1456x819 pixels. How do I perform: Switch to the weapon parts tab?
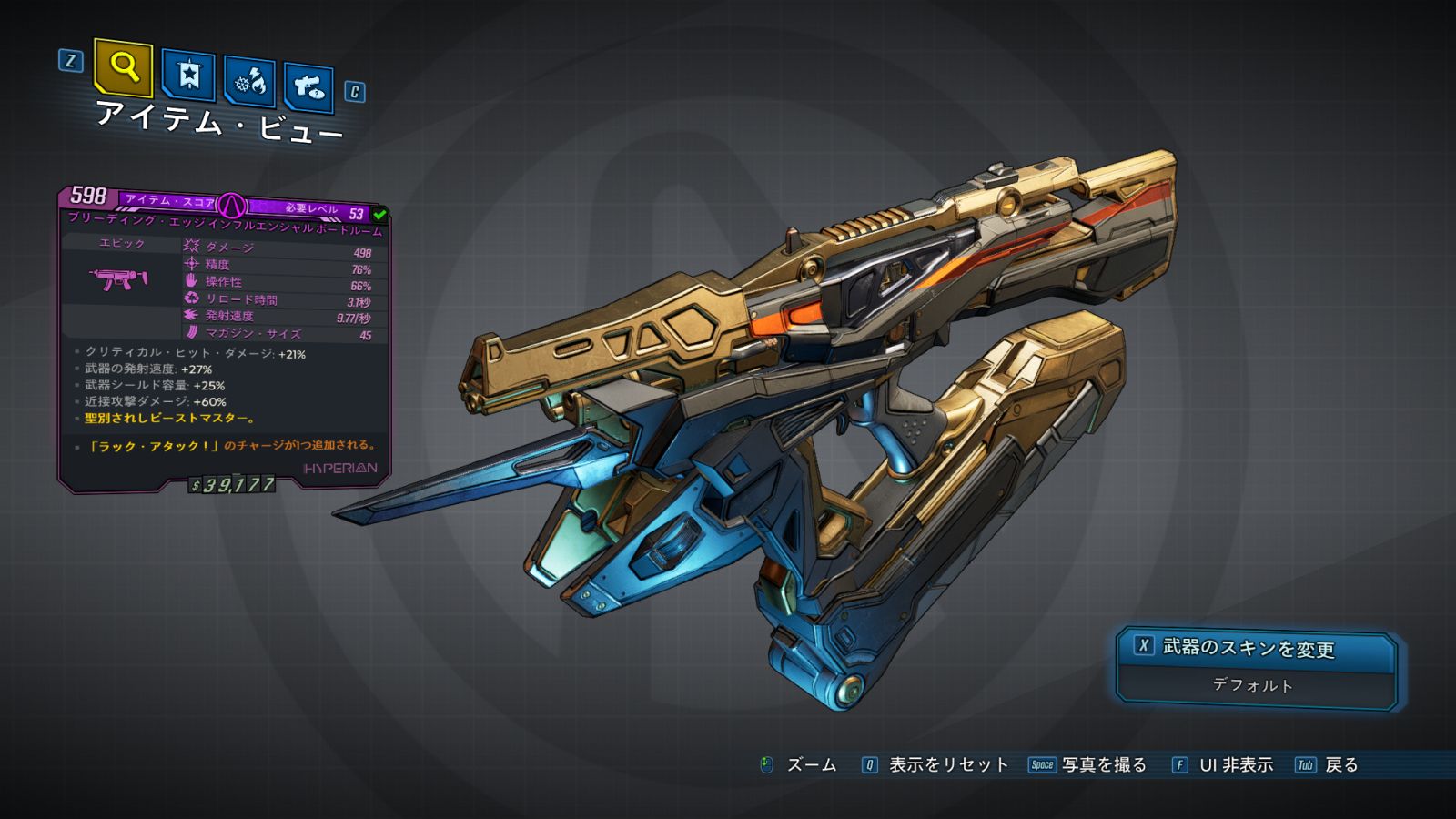pyautogui.click(x=308, y=87)
